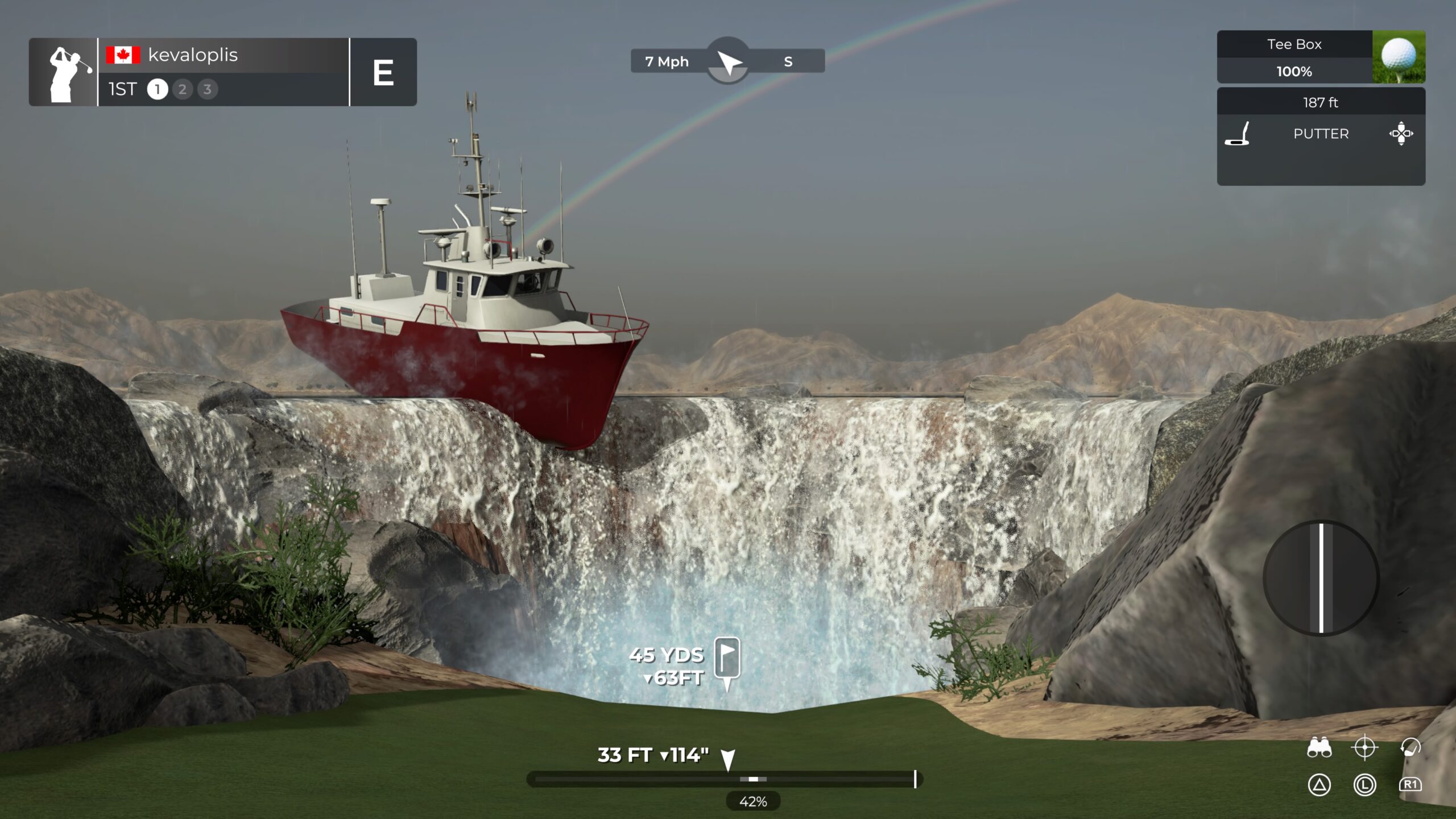The image size is (1456, 819).
Task: Select the PUTTER club panel
Action: [x=1320, y=134]
